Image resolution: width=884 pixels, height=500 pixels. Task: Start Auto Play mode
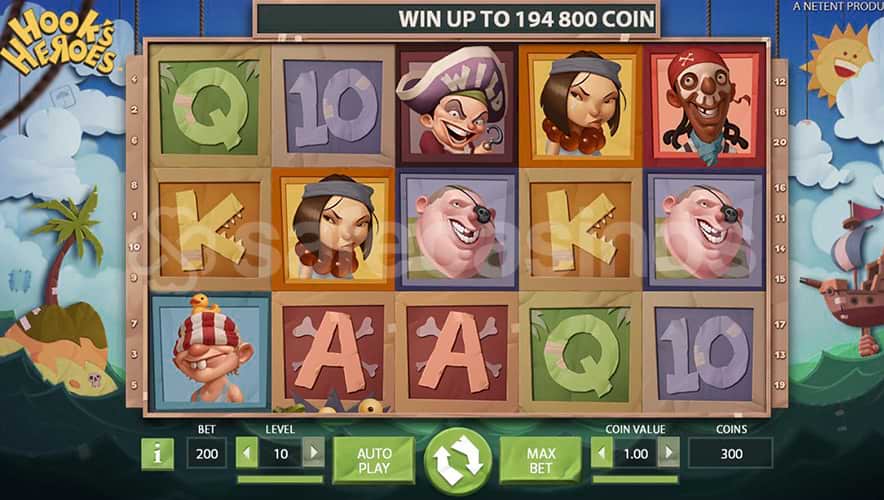pyautogui.click(x=374, y=460)
